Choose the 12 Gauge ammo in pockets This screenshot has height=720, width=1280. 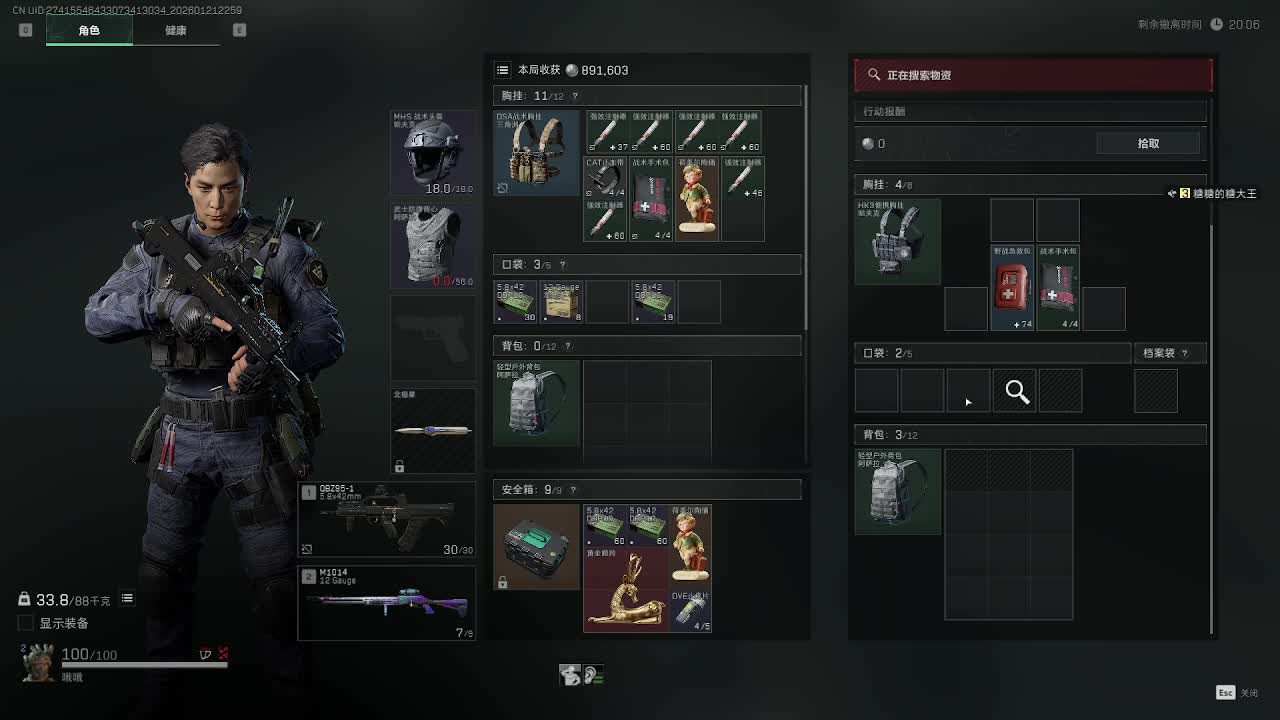tap(562, 302)
